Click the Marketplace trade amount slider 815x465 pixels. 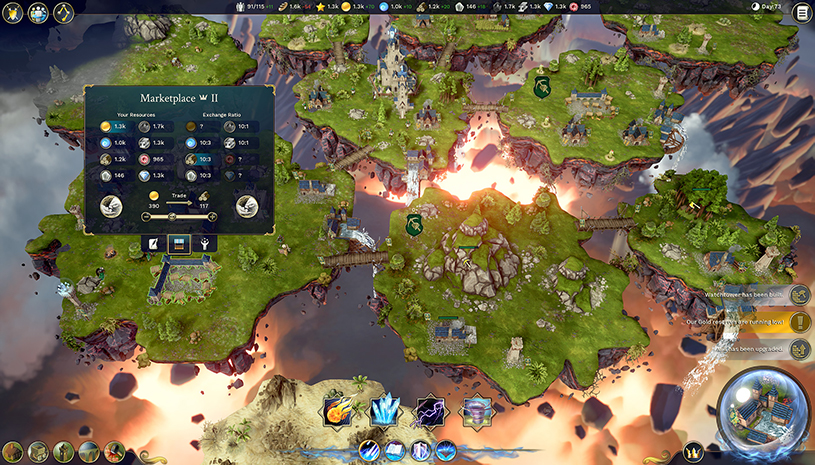coord(171,216)
